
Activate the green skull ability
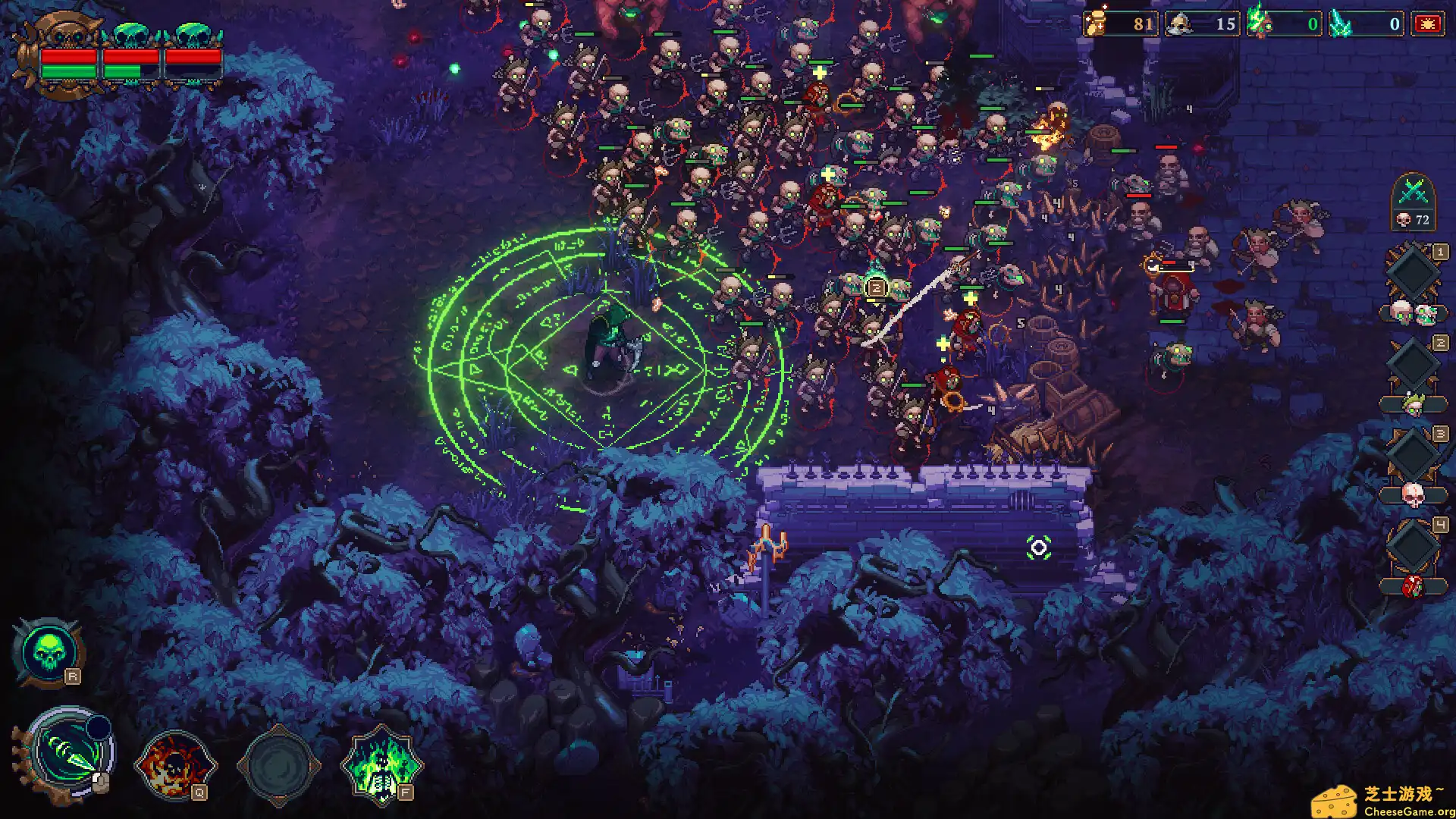pos(47,653)
